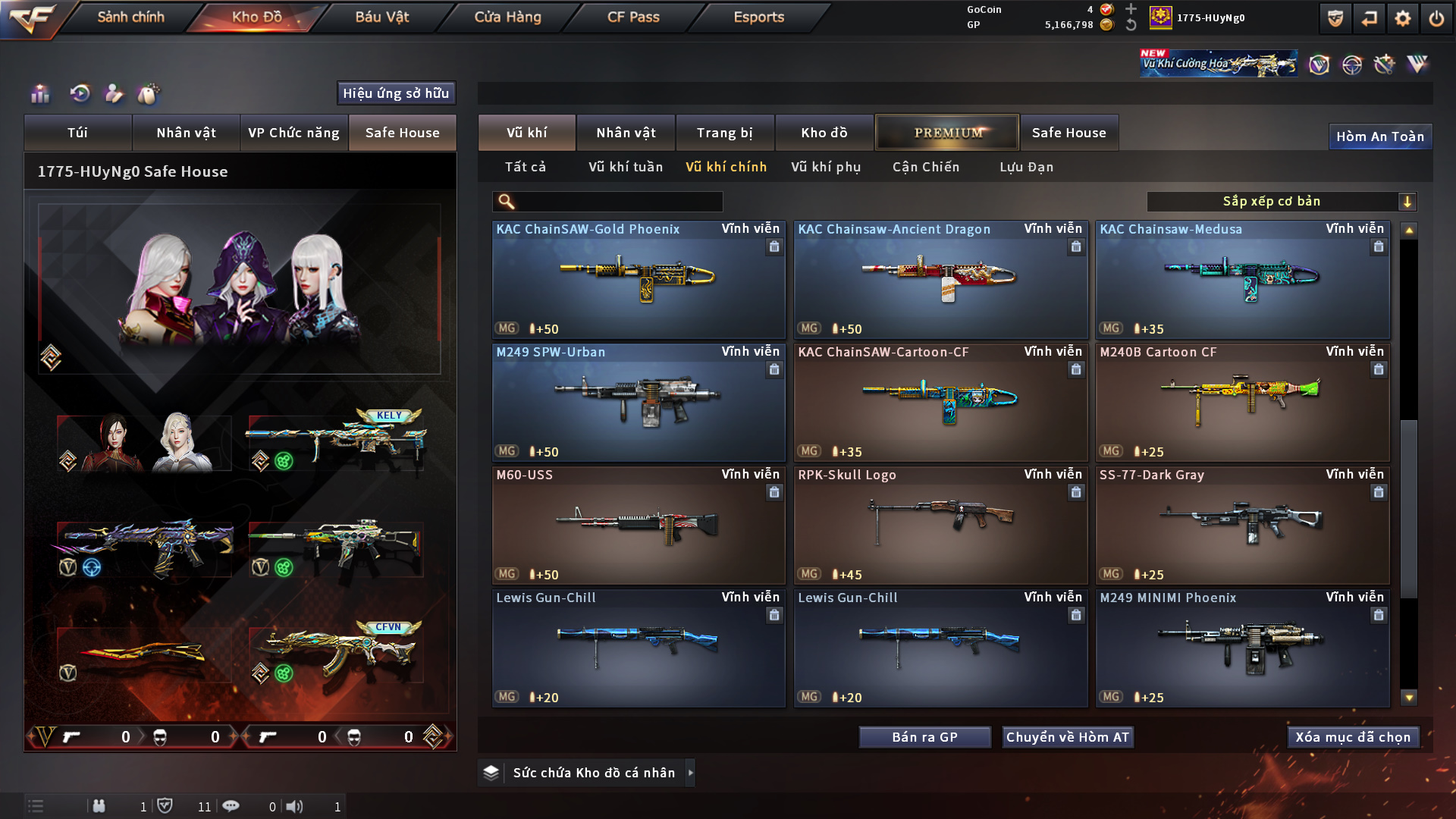Click the gear settings icon
This screenshot has width=1456, height=819.
click(x=1403, y=18)
